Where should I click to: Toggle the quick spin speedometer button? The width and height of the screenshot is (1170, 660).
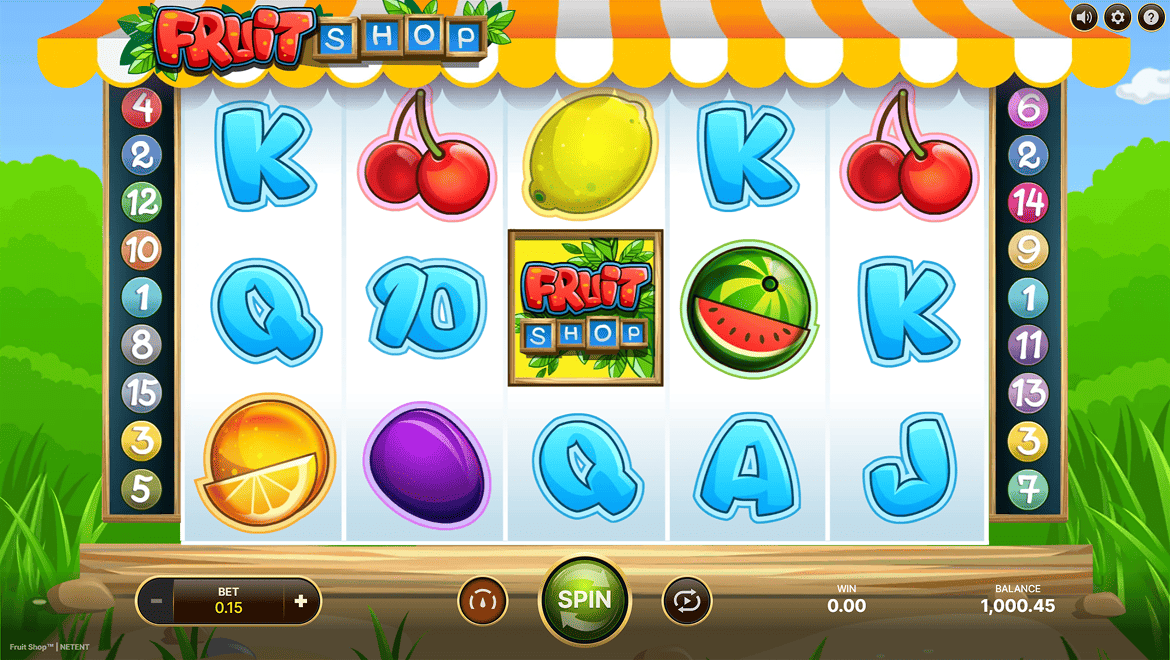pos(483,601)
